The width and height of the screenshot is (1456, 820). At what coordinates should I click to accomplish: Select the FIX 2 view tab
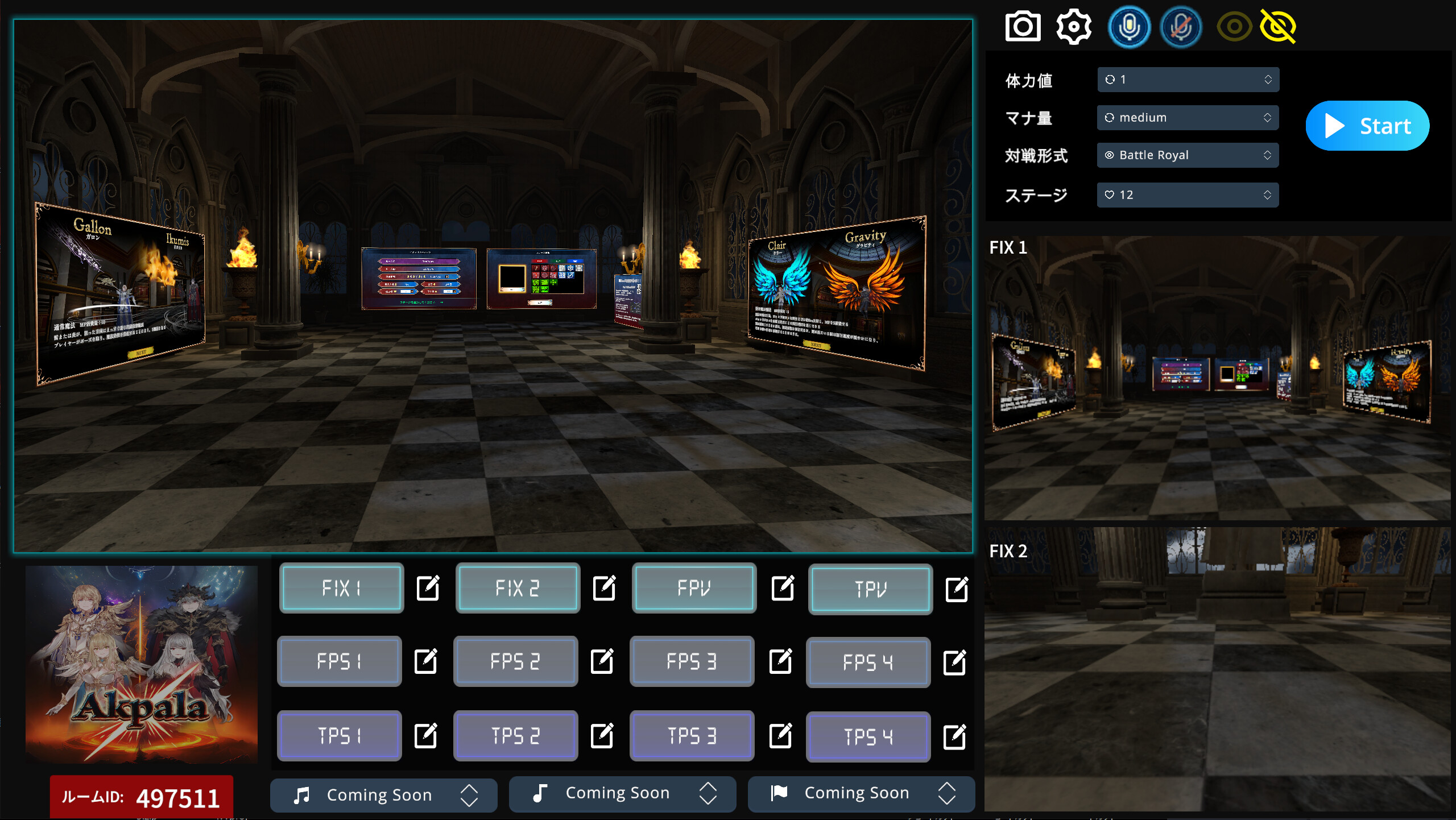click(518, 589)
